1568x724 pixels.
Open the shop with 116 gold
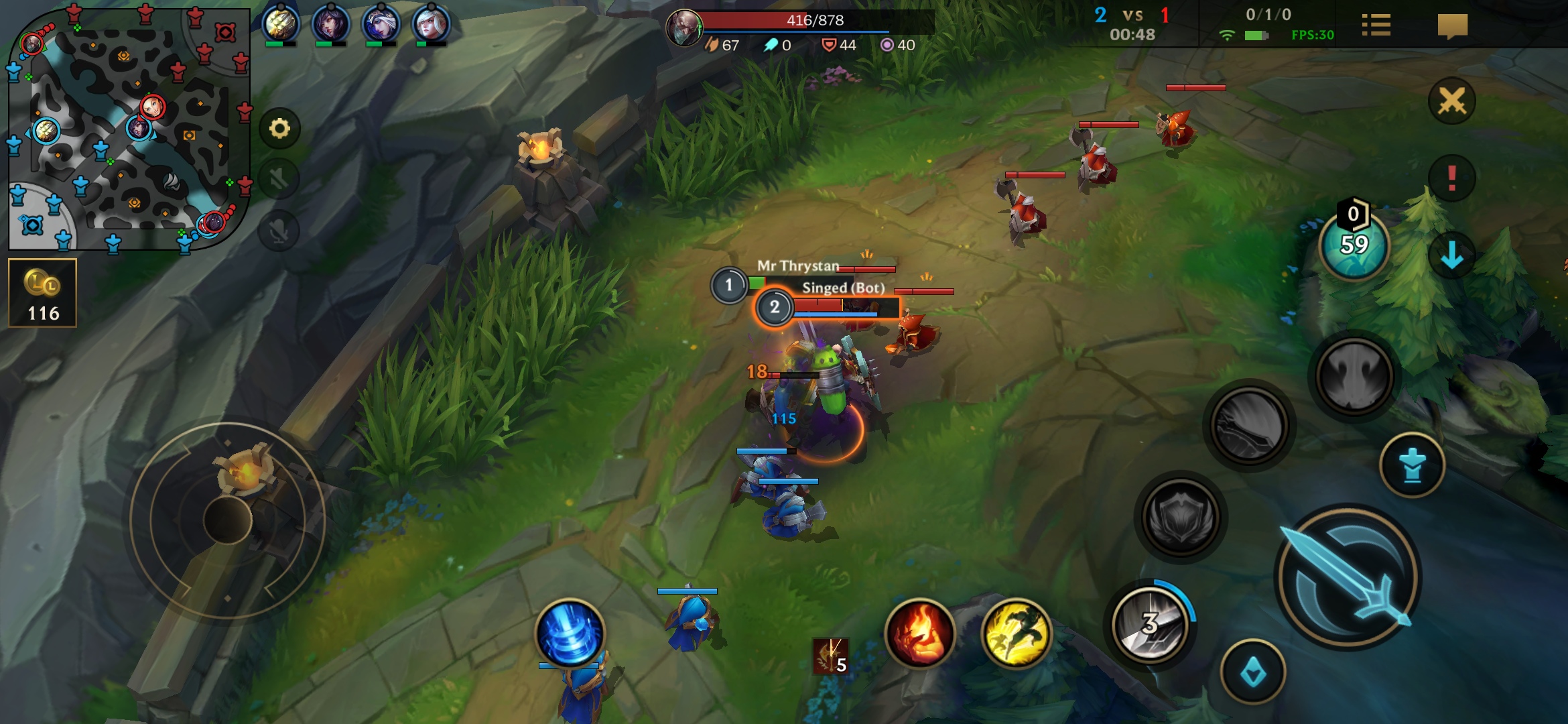(43, 294)
